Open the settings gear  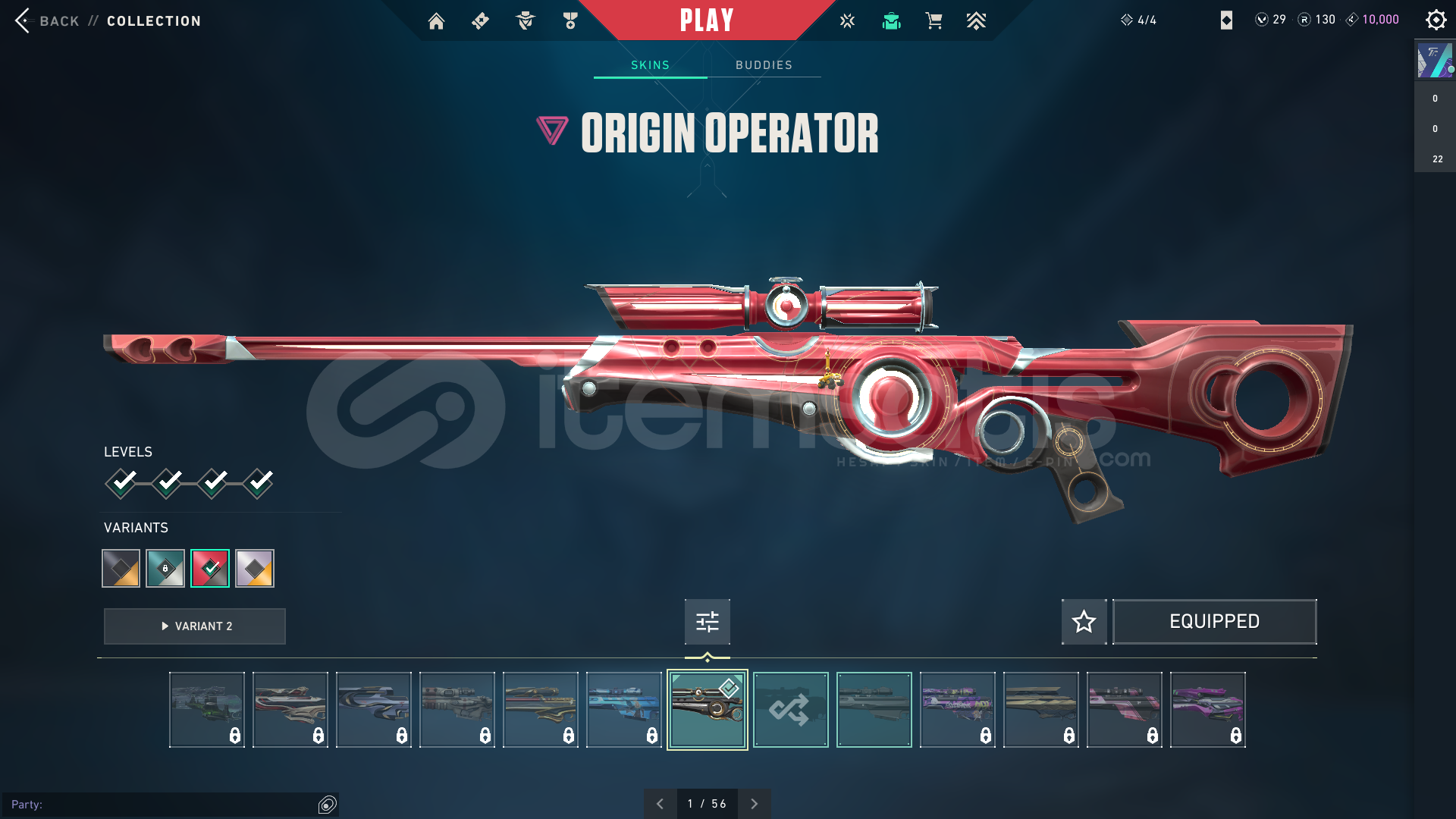point(1436,20)
